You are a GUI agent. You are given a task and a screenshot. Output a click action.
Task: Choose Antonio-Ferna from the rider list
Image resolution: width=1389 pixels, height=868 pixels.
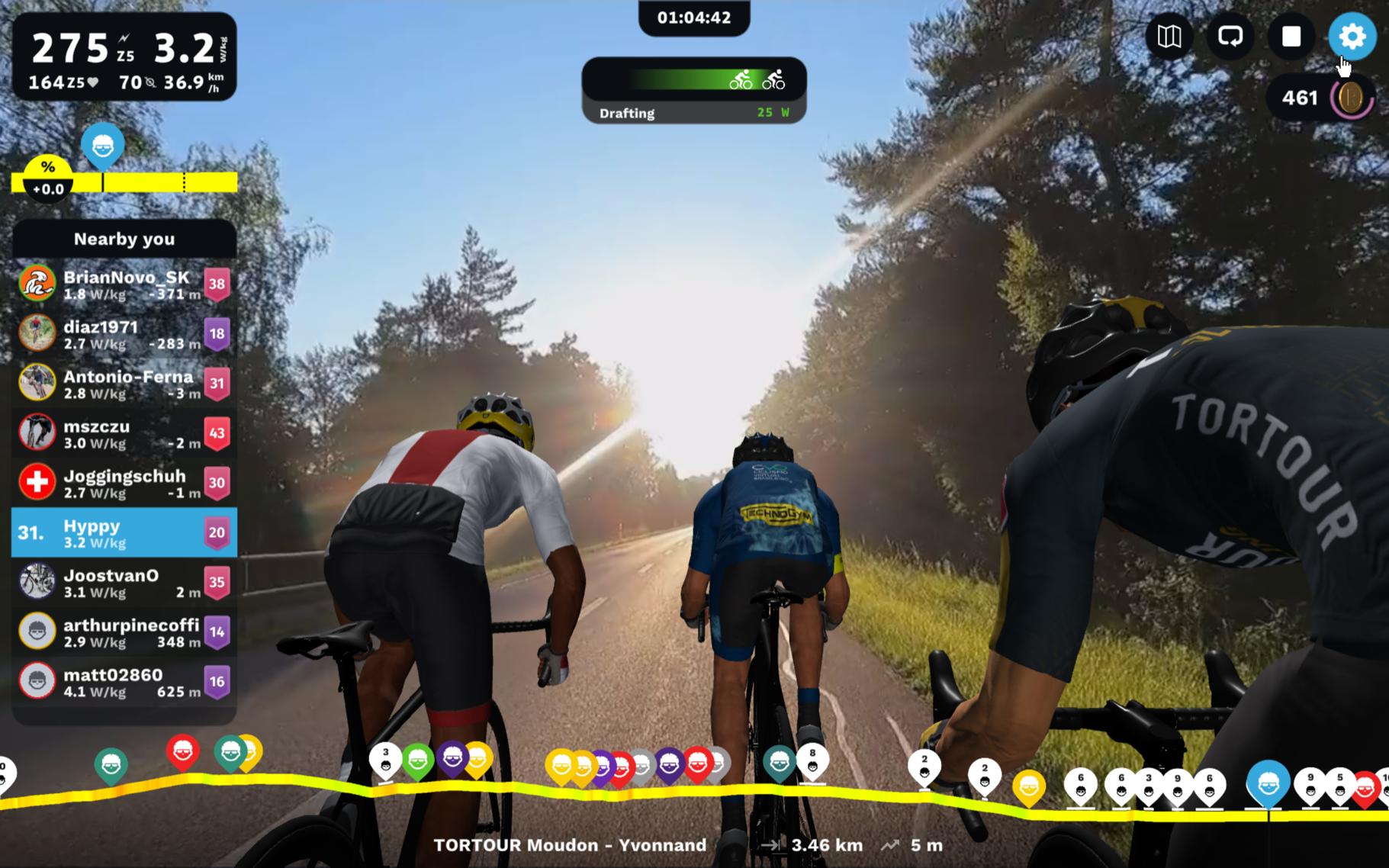pyautogui.click(x=124, y=384)
